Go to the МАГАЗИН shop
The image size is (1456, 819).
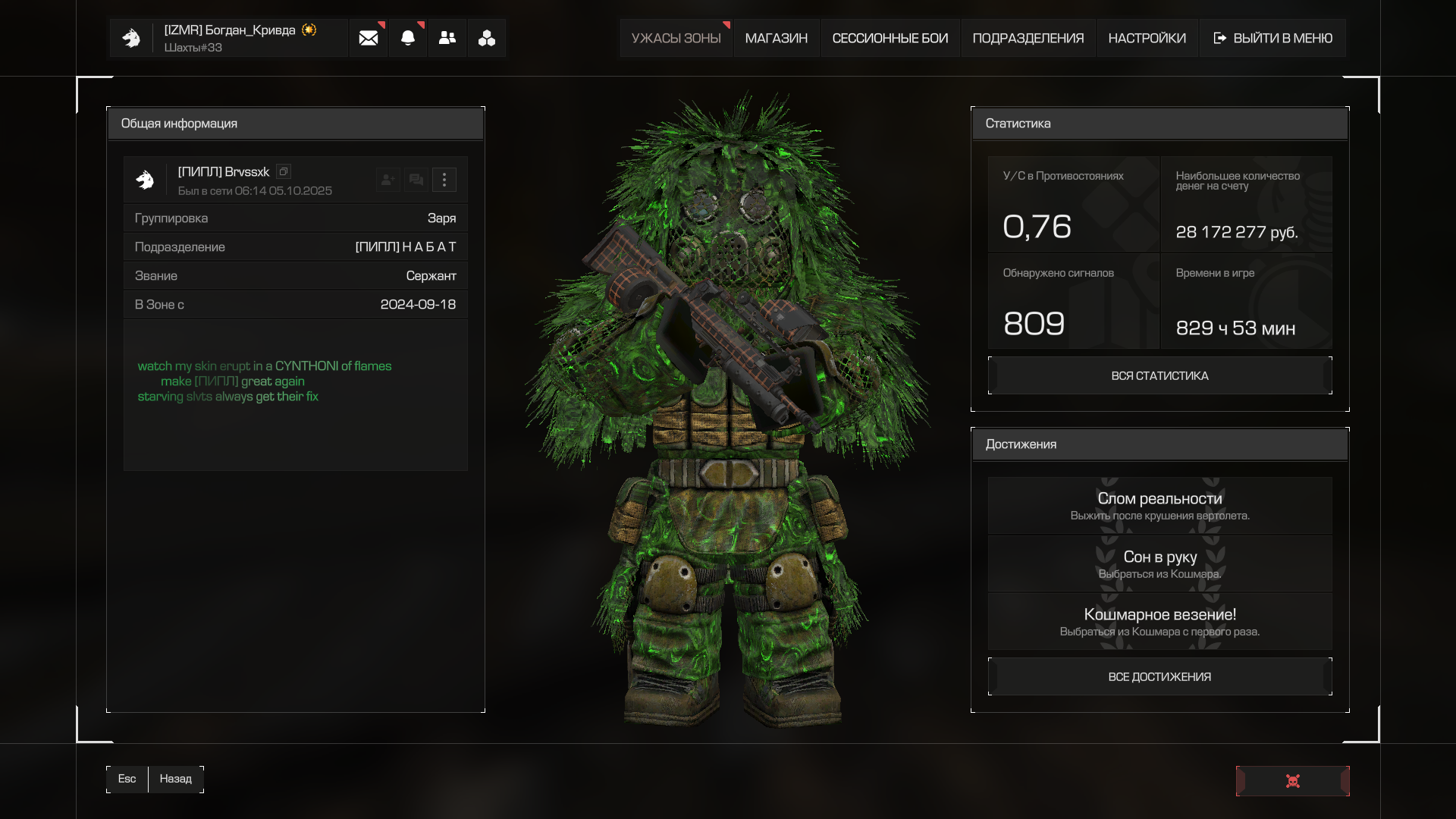pos(776,38)
